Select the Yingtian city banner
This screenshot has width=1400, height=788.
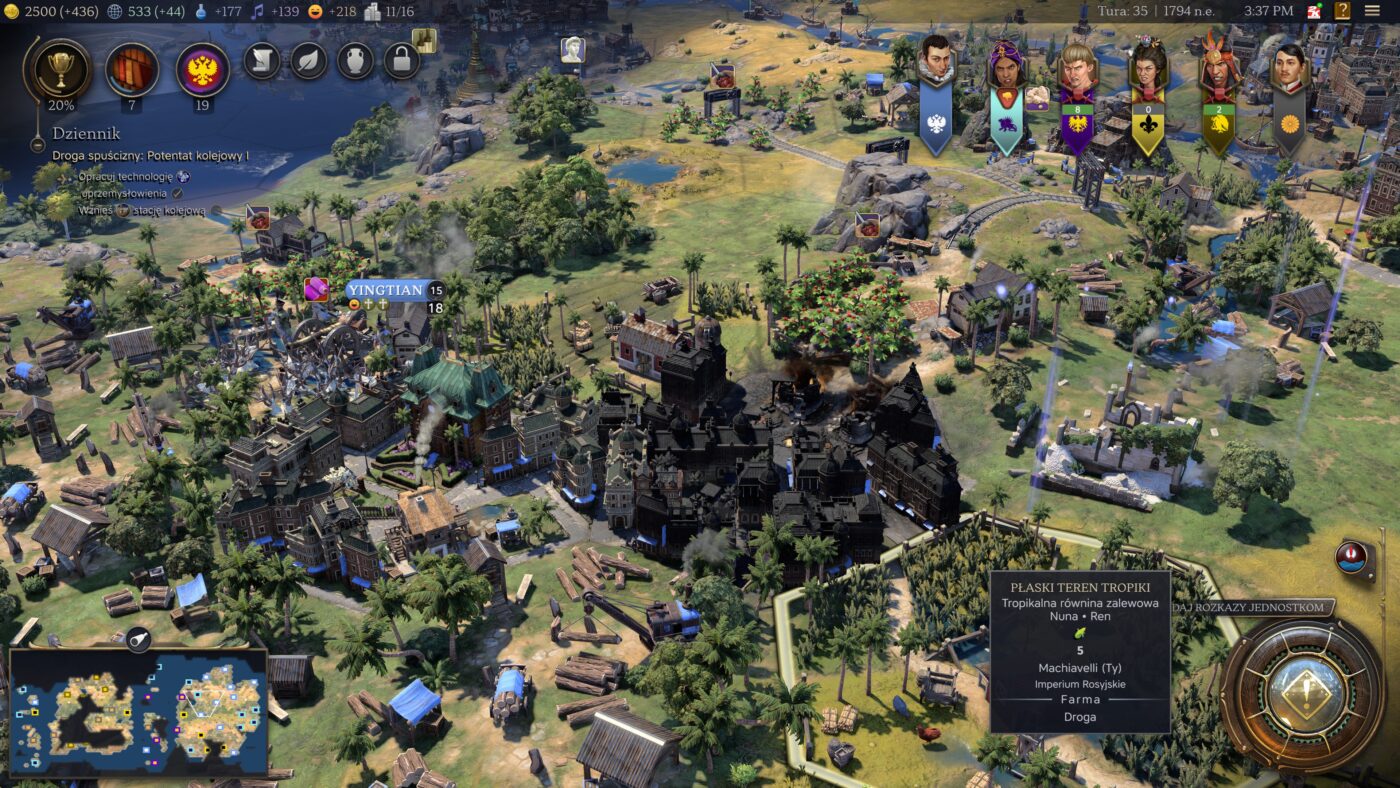385,290
